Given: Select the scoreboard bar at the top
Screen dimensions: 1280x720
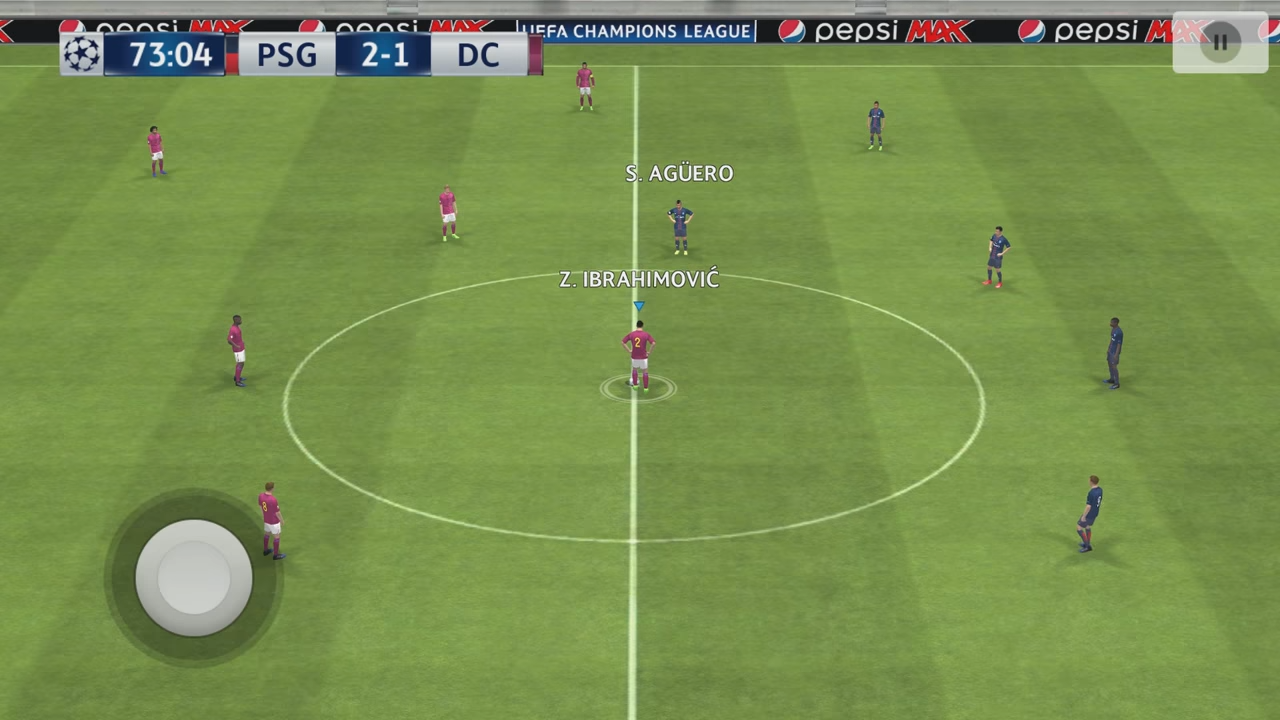Looking at the screenshot, I should (x=300, y=55).
